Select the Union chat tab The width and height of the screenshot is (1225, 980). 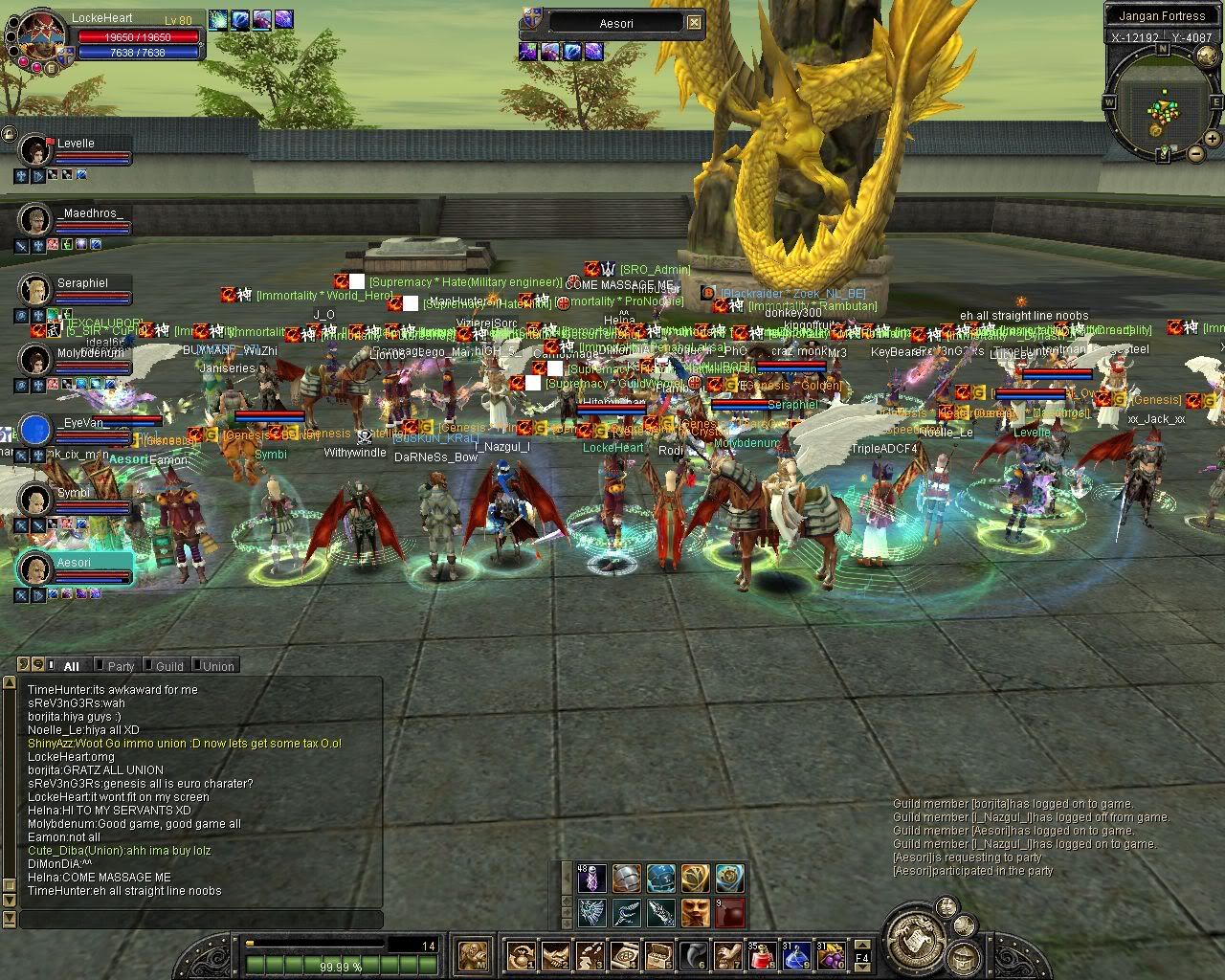[x=215, y=666]
